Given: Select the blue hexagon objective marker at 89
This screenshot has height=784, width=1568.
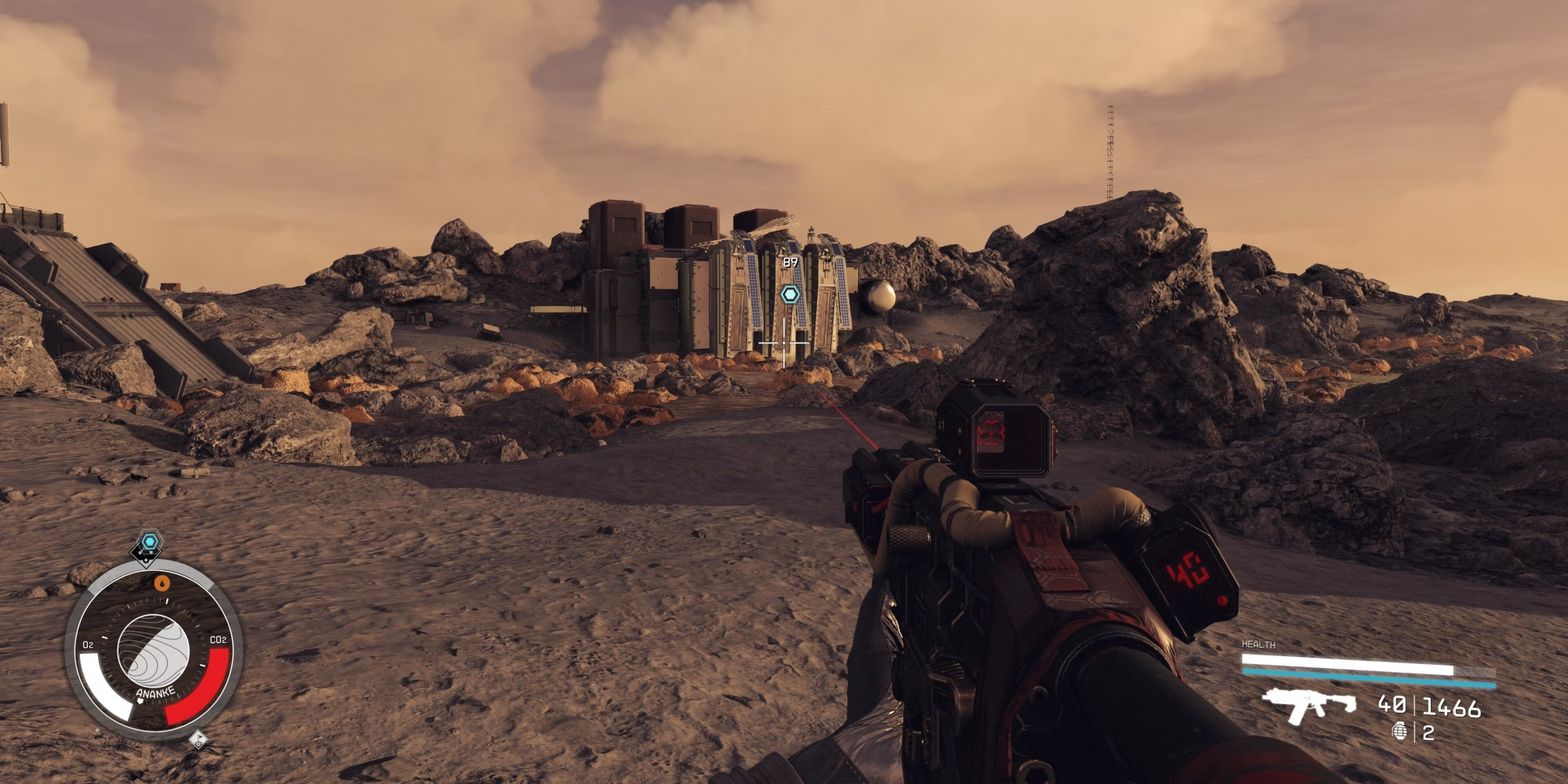Looking at the screenshot, I should tap(790, 295).
